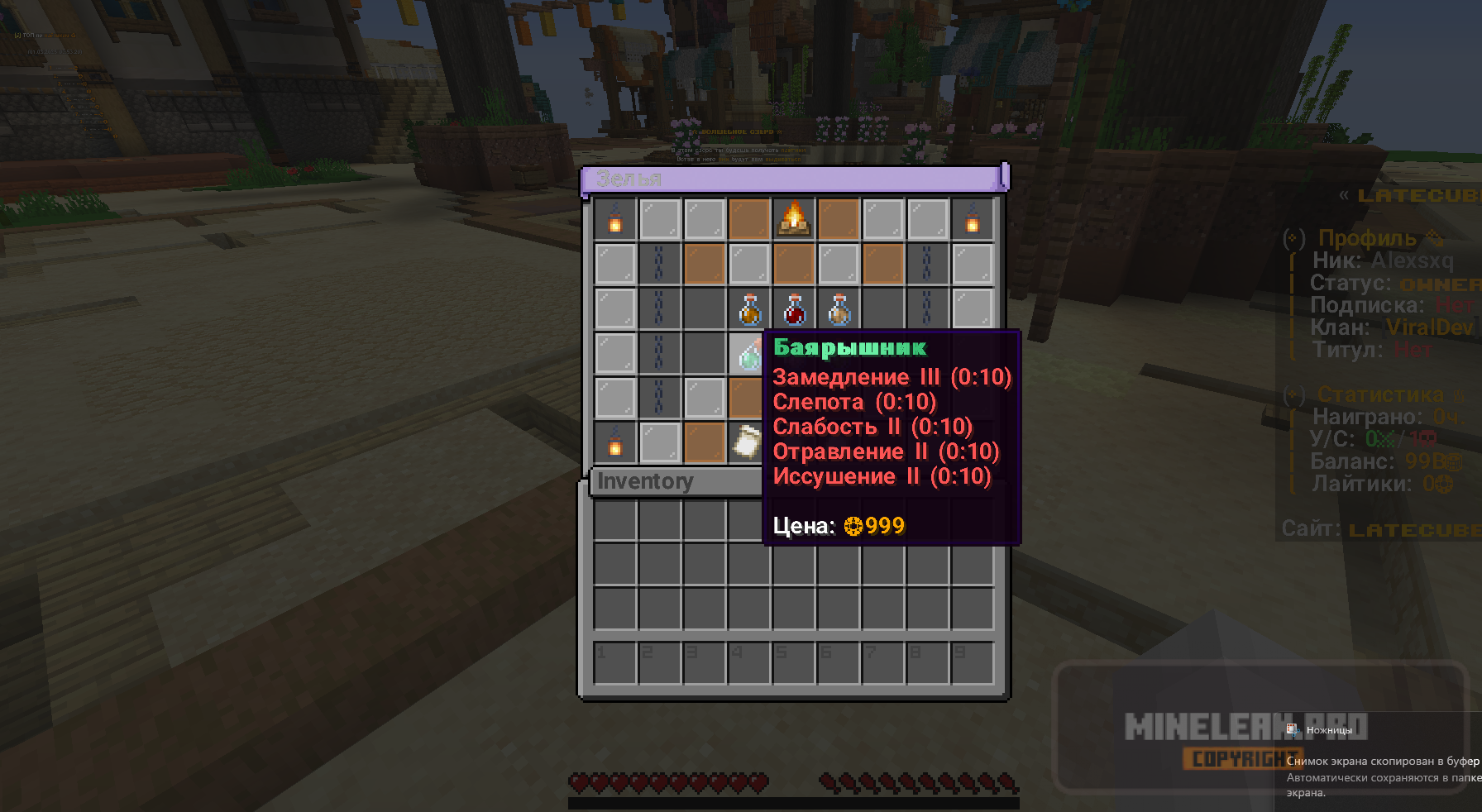Pick the tan-colored potion
1482x812 pixels.
tap(839, 309)
